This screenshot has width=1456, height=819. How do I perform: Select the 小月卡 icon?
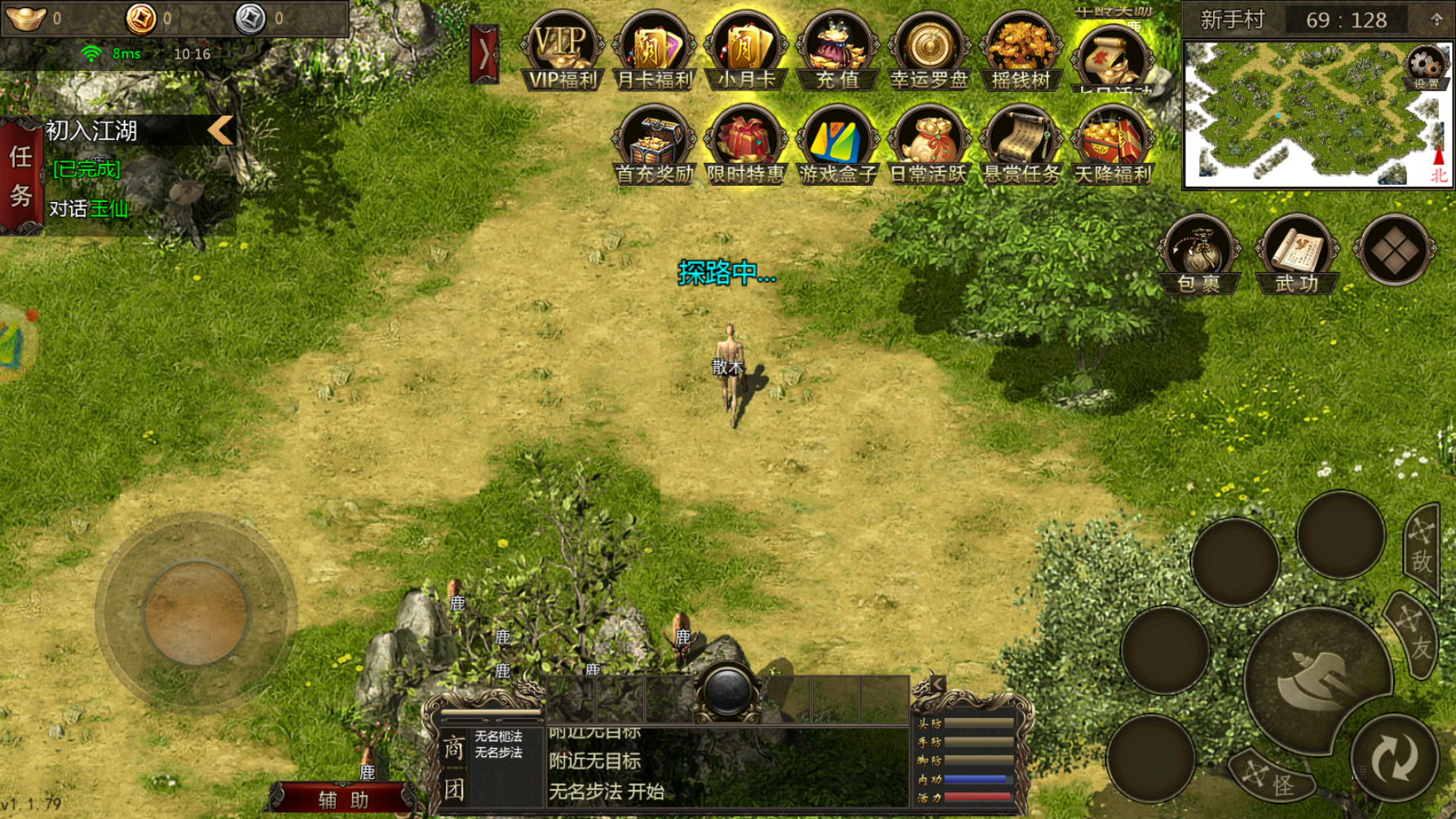[x=745, y=51]
